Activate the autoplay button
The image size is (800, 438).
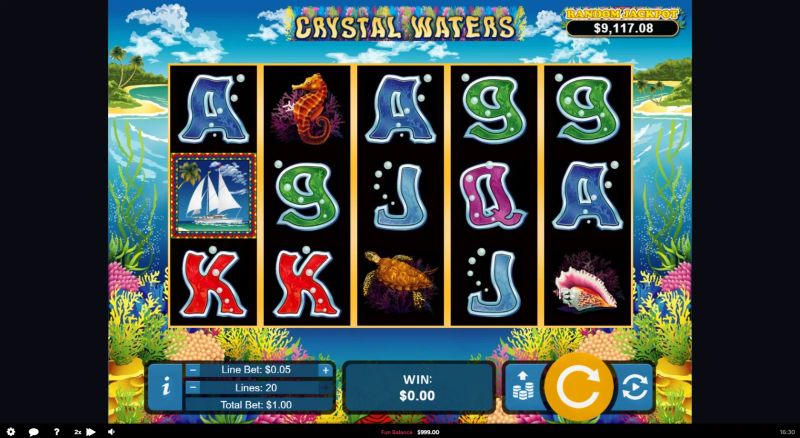tap(634, 387)
